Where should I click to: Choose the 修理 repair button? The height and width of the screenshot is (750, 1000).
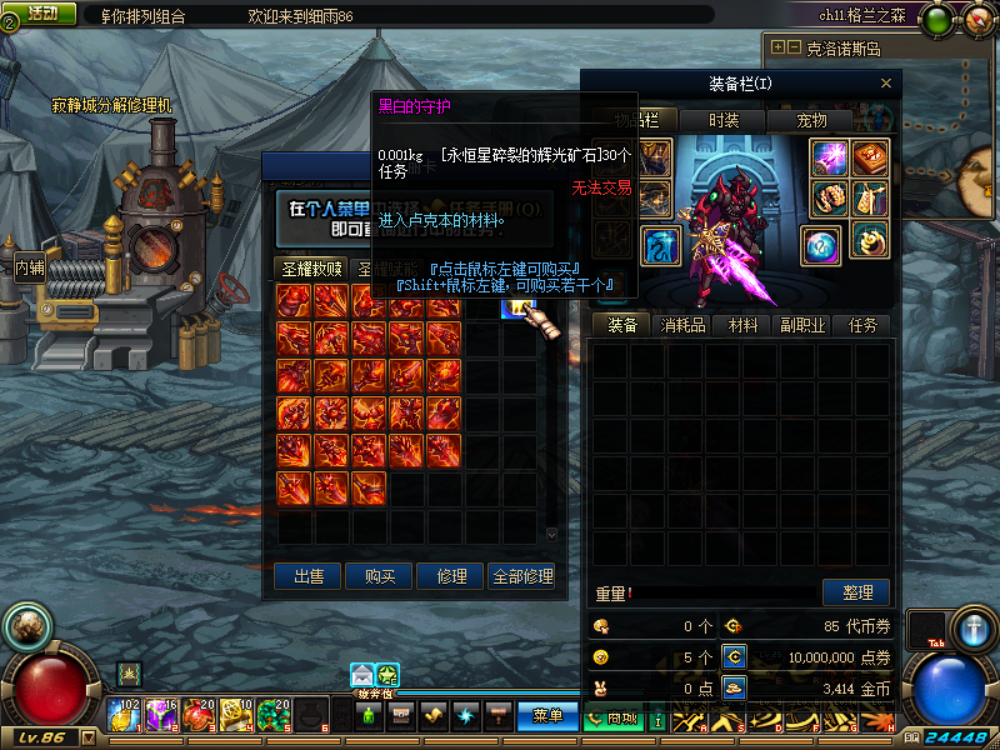(451, 576)
